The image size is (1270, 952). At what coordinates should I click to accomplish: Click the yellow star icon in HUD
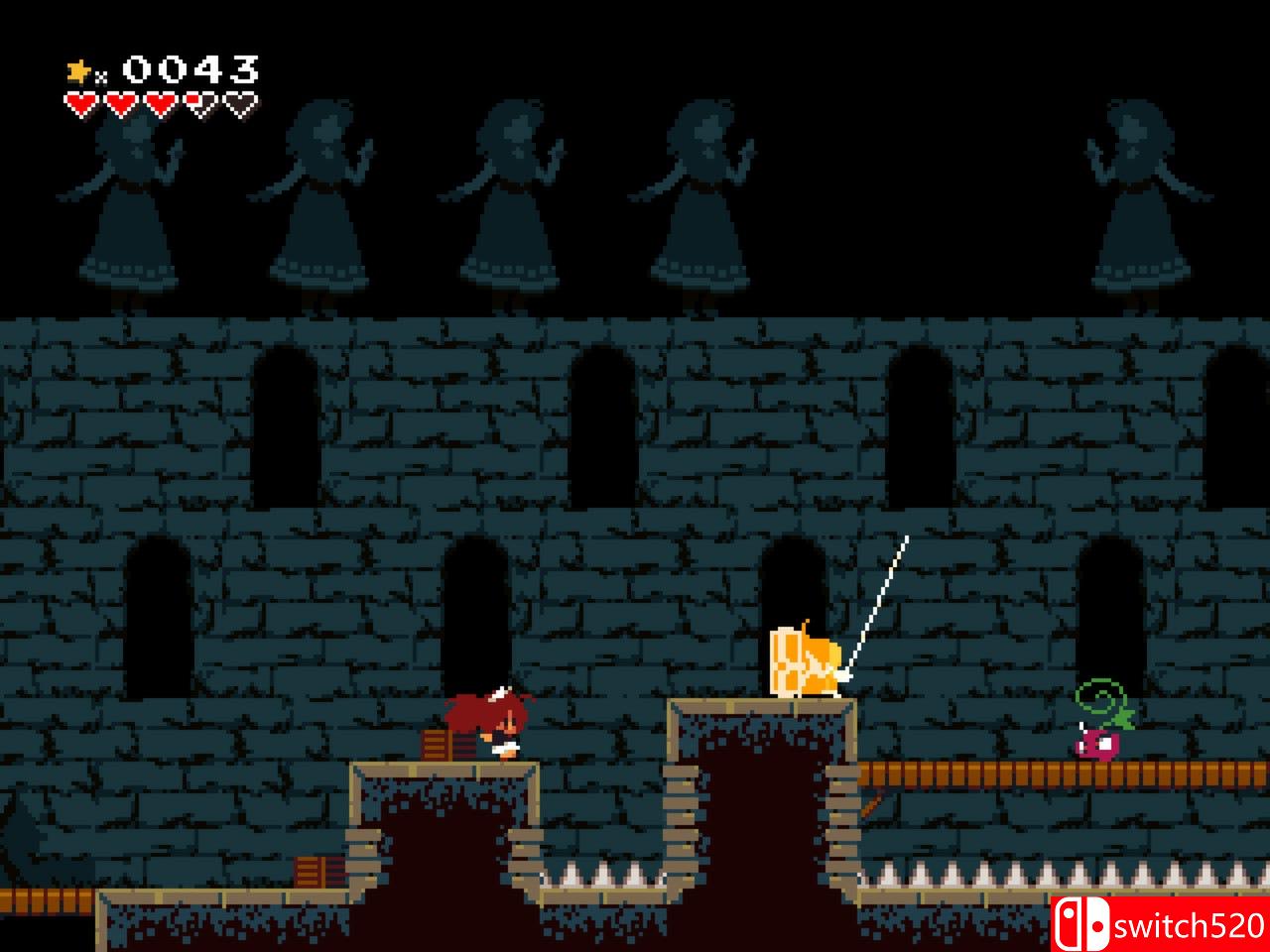click(x=77, y=68)
